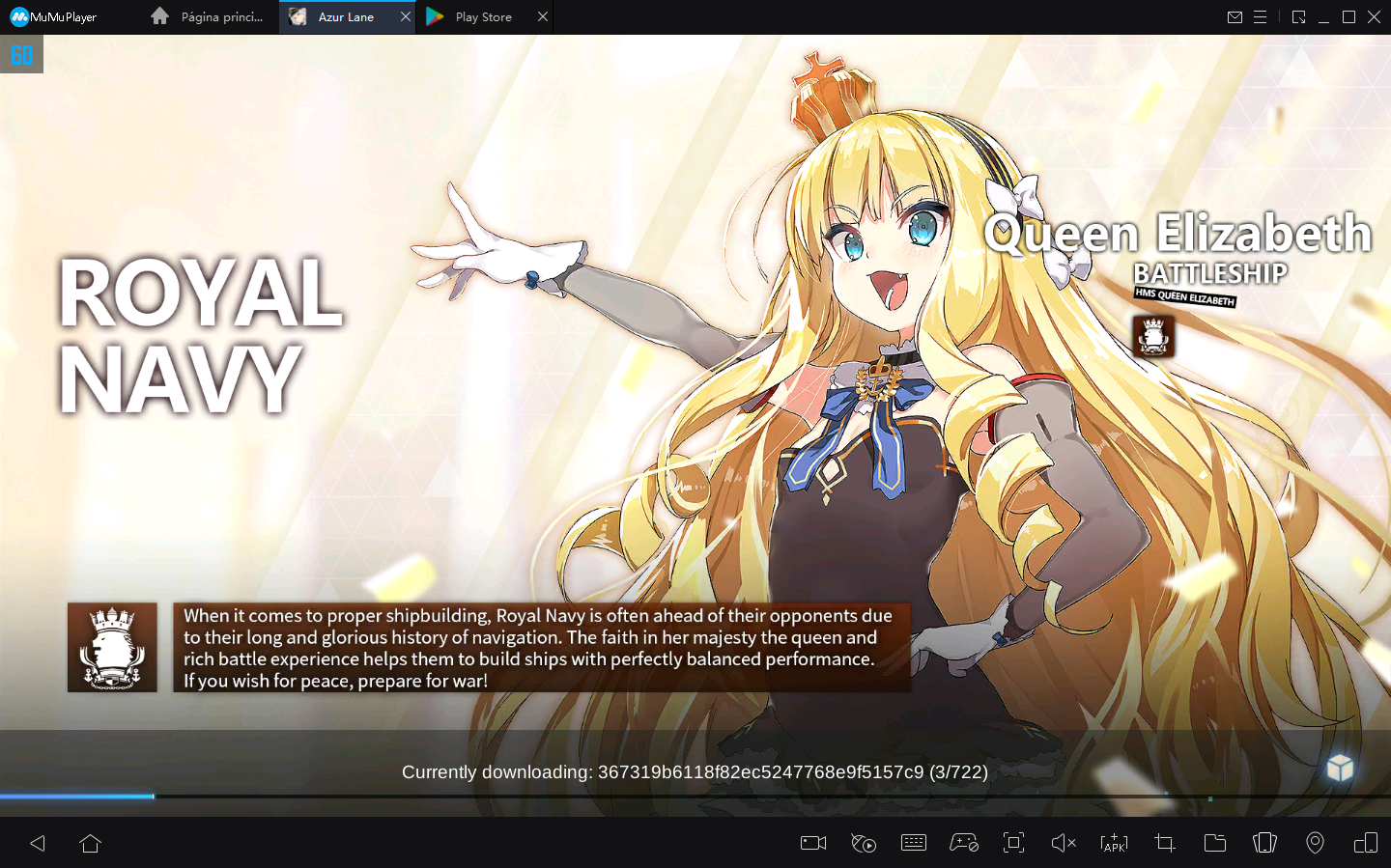Viewport: 1391px width, 868px height.
Task: Click the gamepad controls icon
Action: coord(964,843)
